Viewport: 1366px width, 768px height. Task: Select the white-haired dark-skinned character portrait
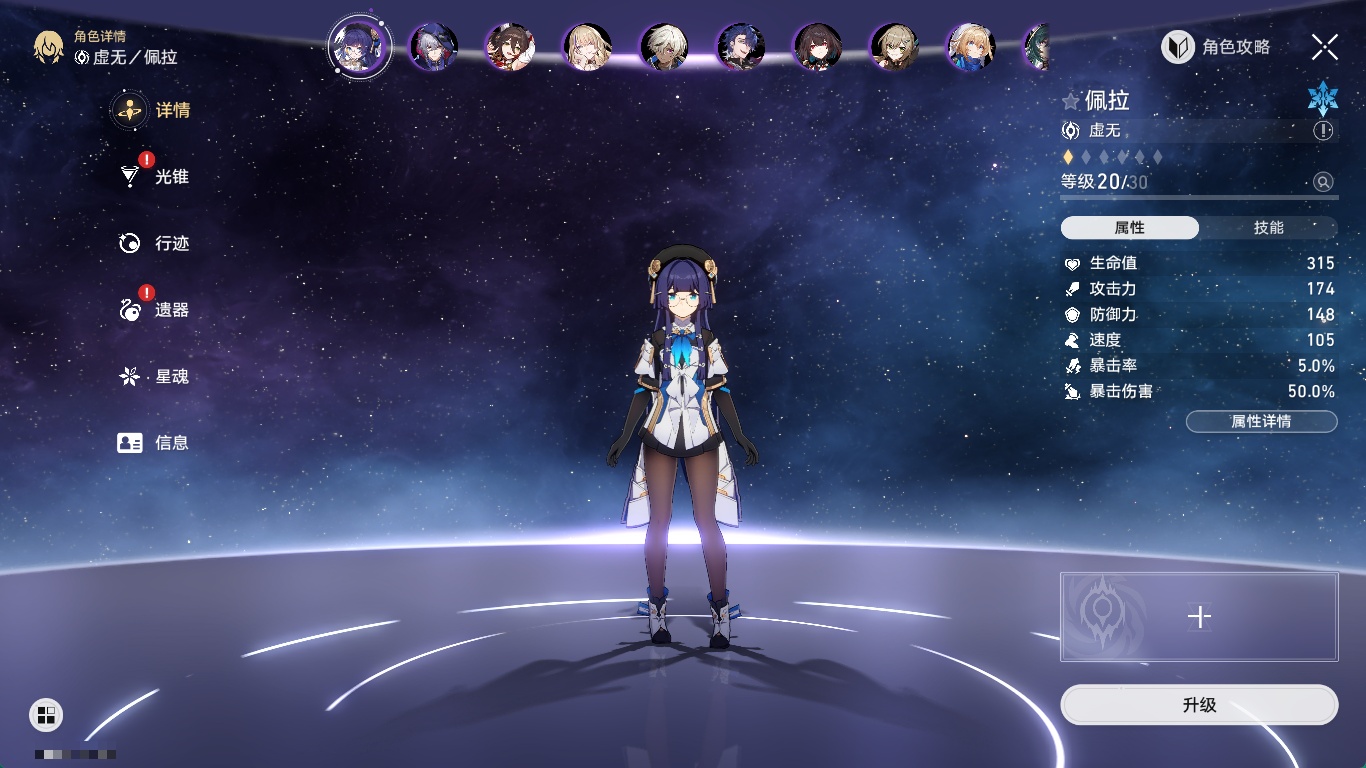pos(664,47)
